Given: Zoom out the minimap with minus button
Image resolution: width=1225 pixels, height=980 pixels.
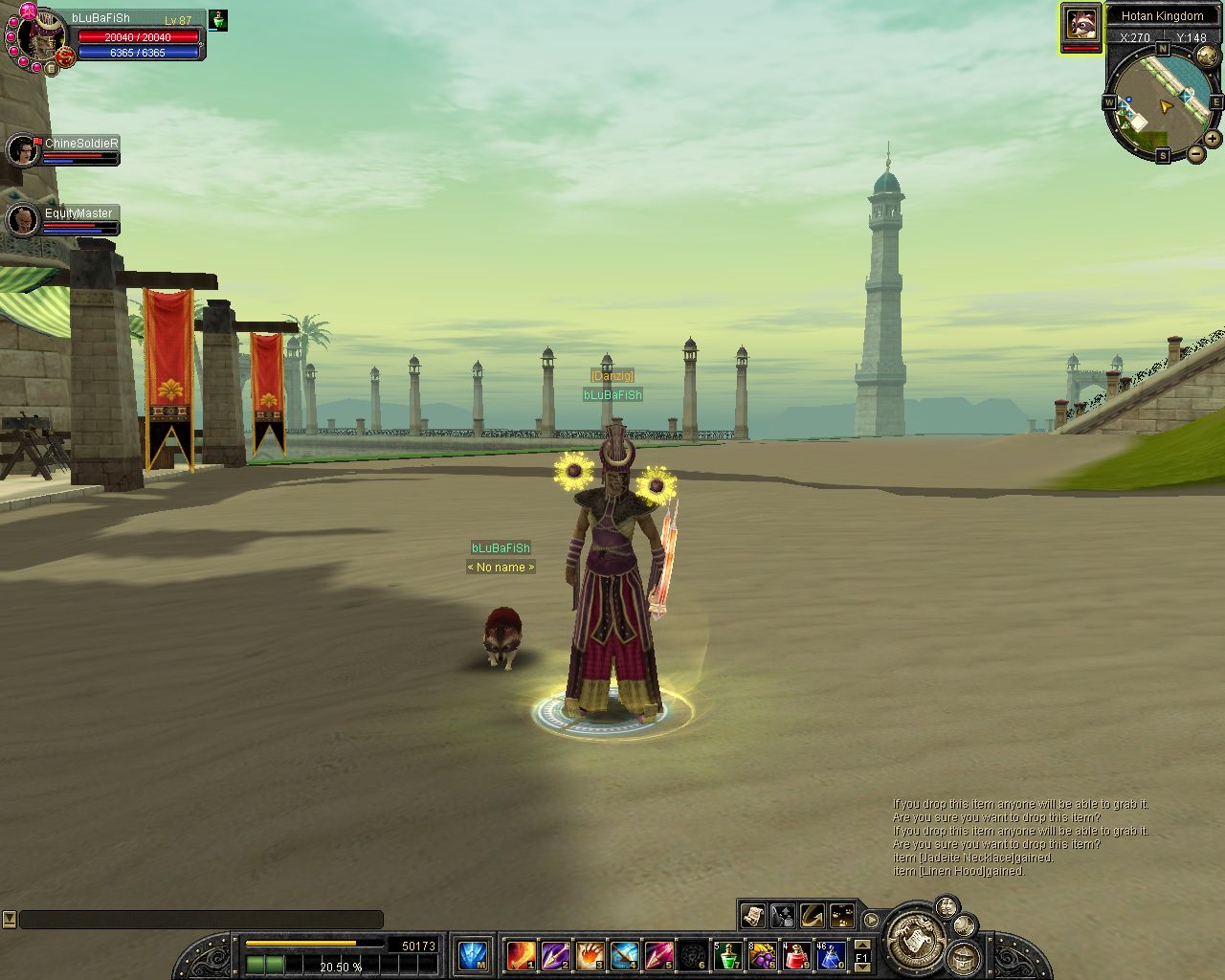Looking at the screenshot, I should pos(1196,153).
